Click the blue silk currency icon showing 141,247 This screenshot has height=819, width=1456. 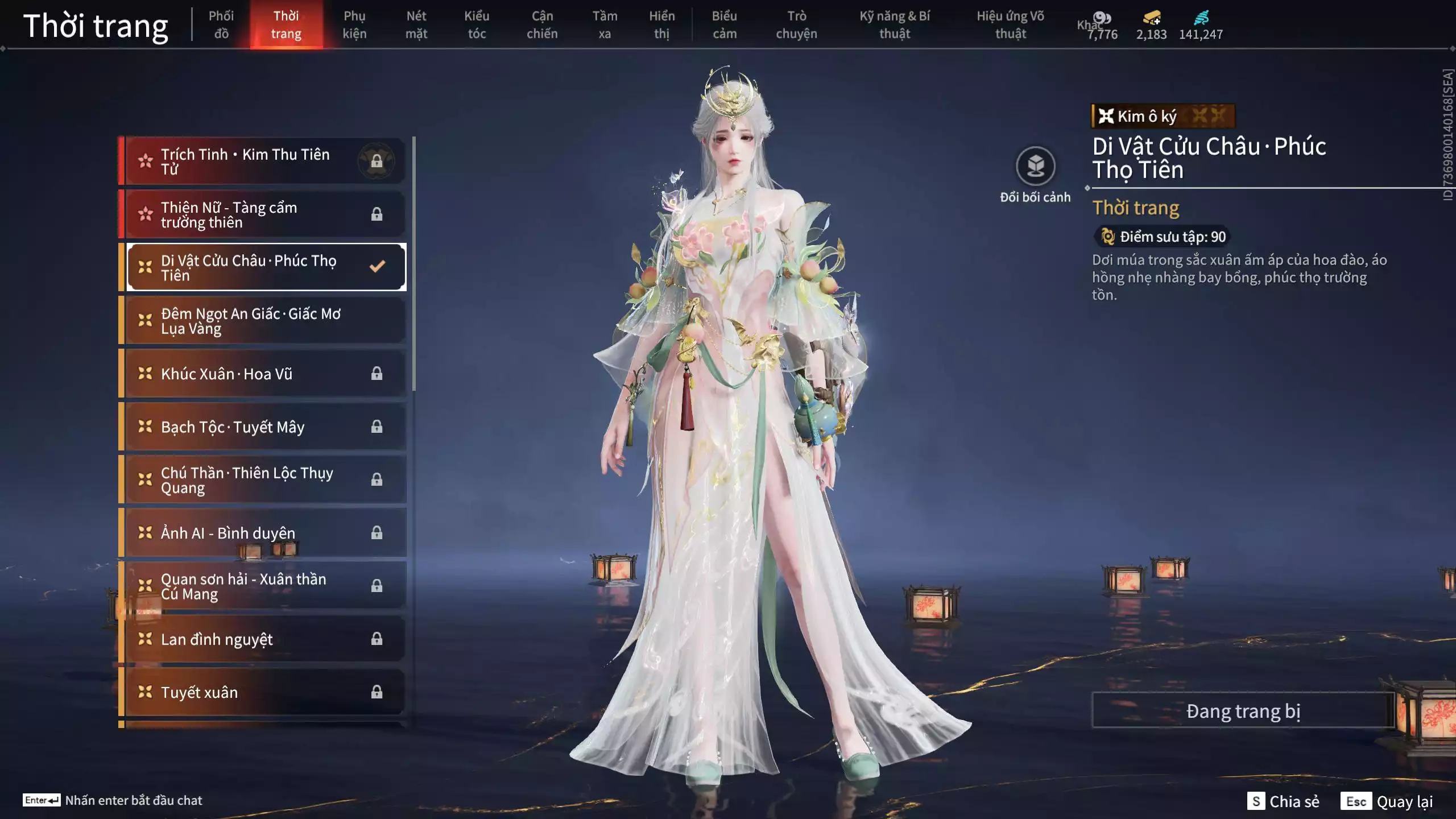[1202, 17]
